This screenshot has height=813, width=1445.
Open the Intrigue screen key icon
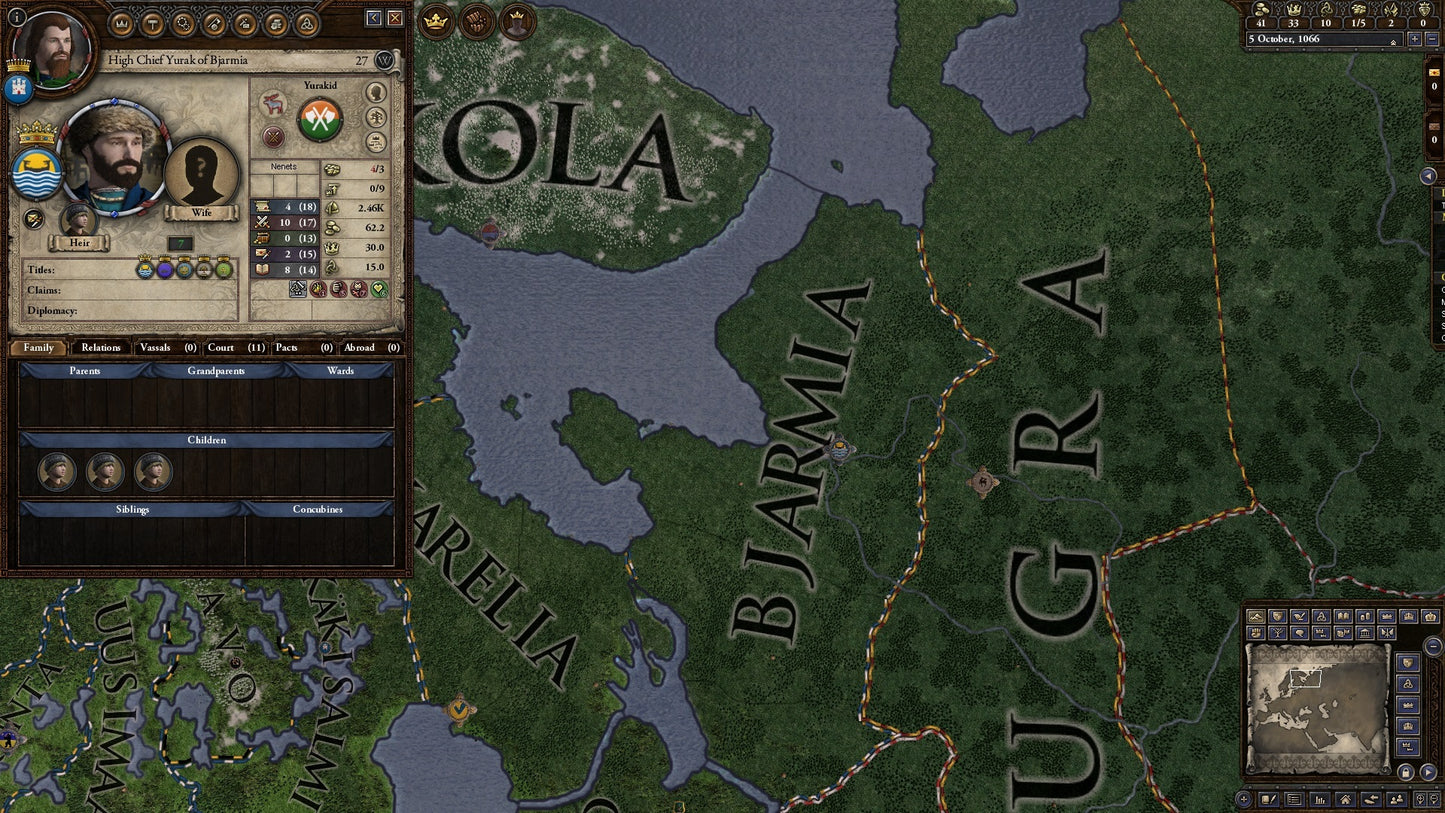pos(213,24)
